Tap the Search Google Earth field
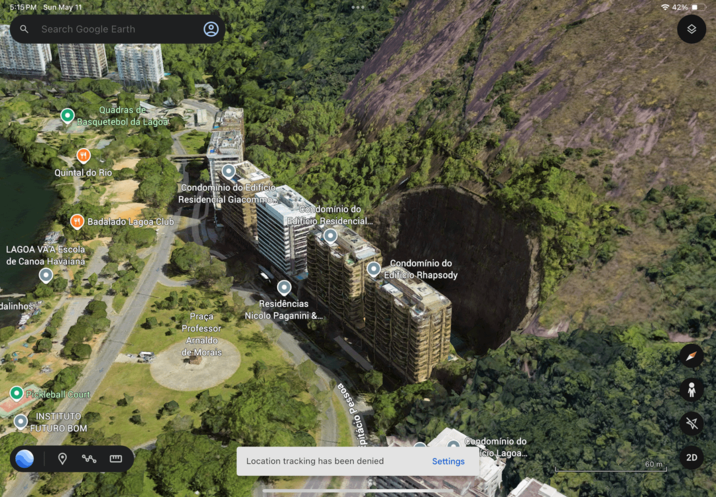Screen dimensions: 716x497 [x=110, y=29]
